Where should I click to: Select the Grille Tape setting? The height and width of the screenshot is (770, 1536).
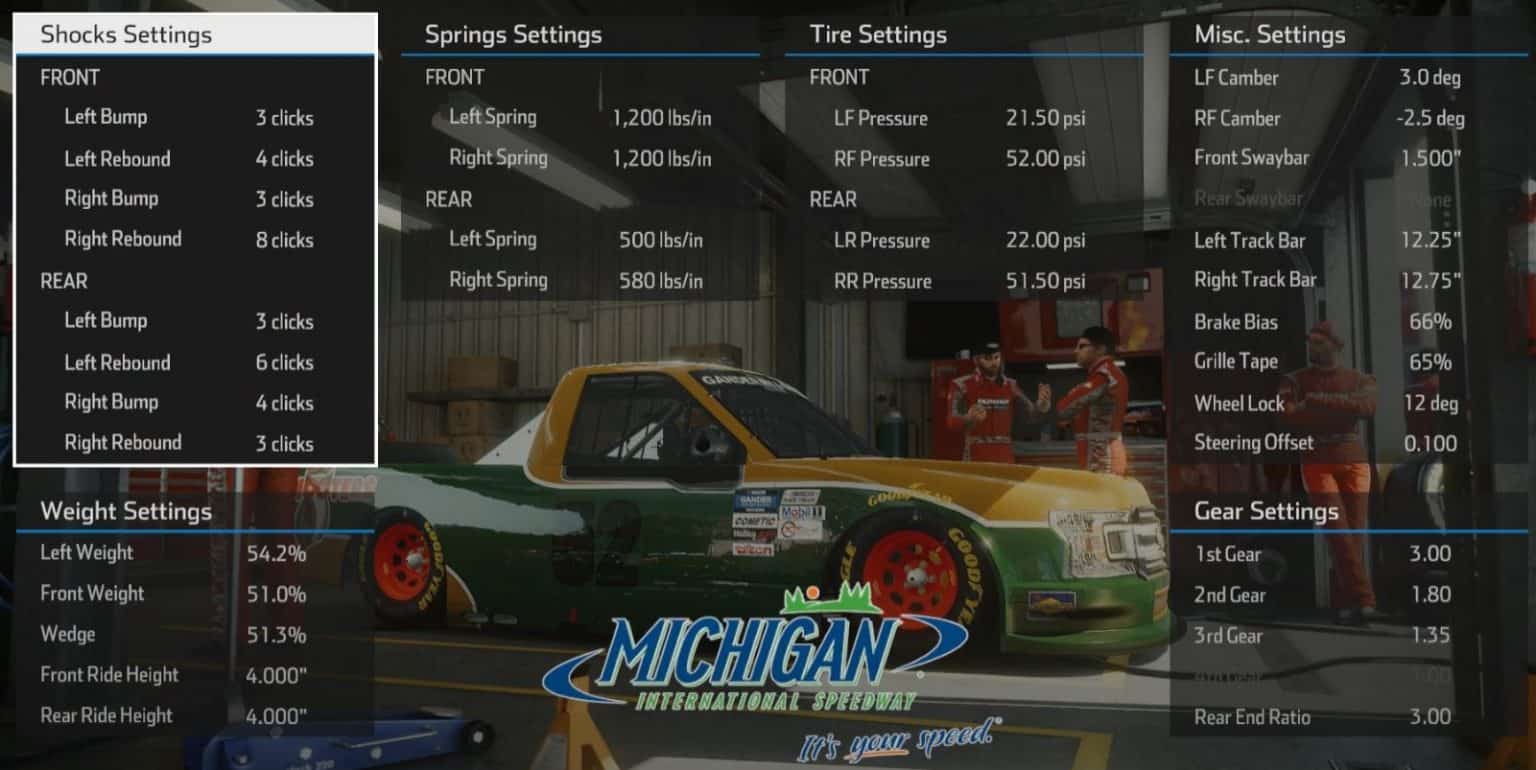pyautogui.click(x=1428, y=362)
